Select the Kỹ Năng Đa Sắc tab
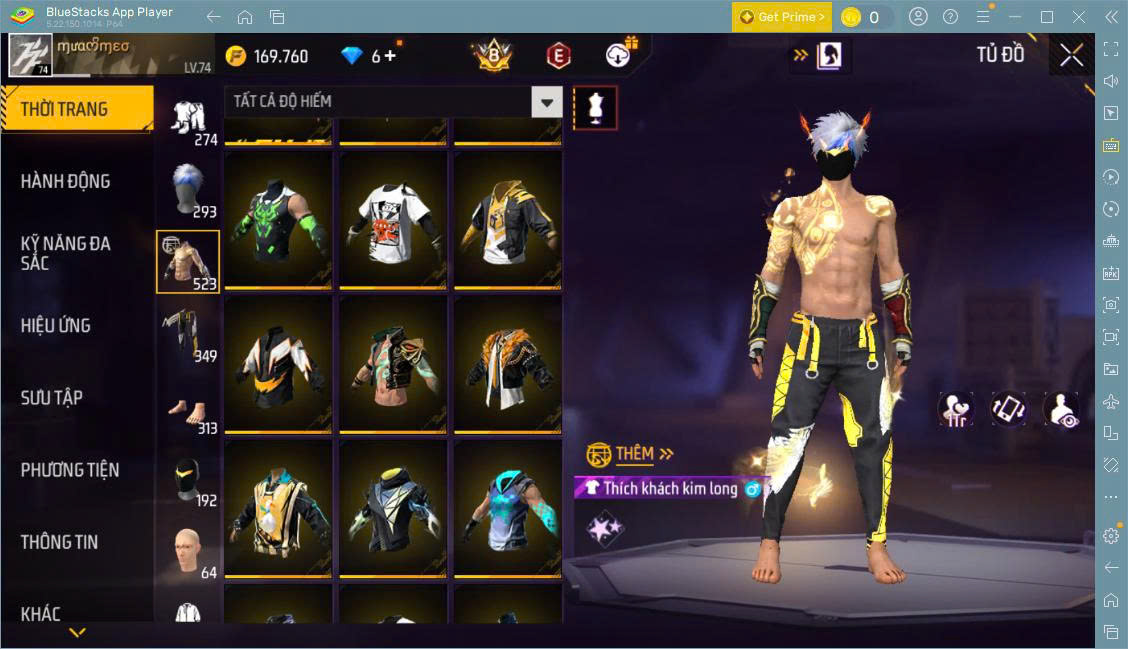This screenshot has height=649, width=1128. point(66,253)
